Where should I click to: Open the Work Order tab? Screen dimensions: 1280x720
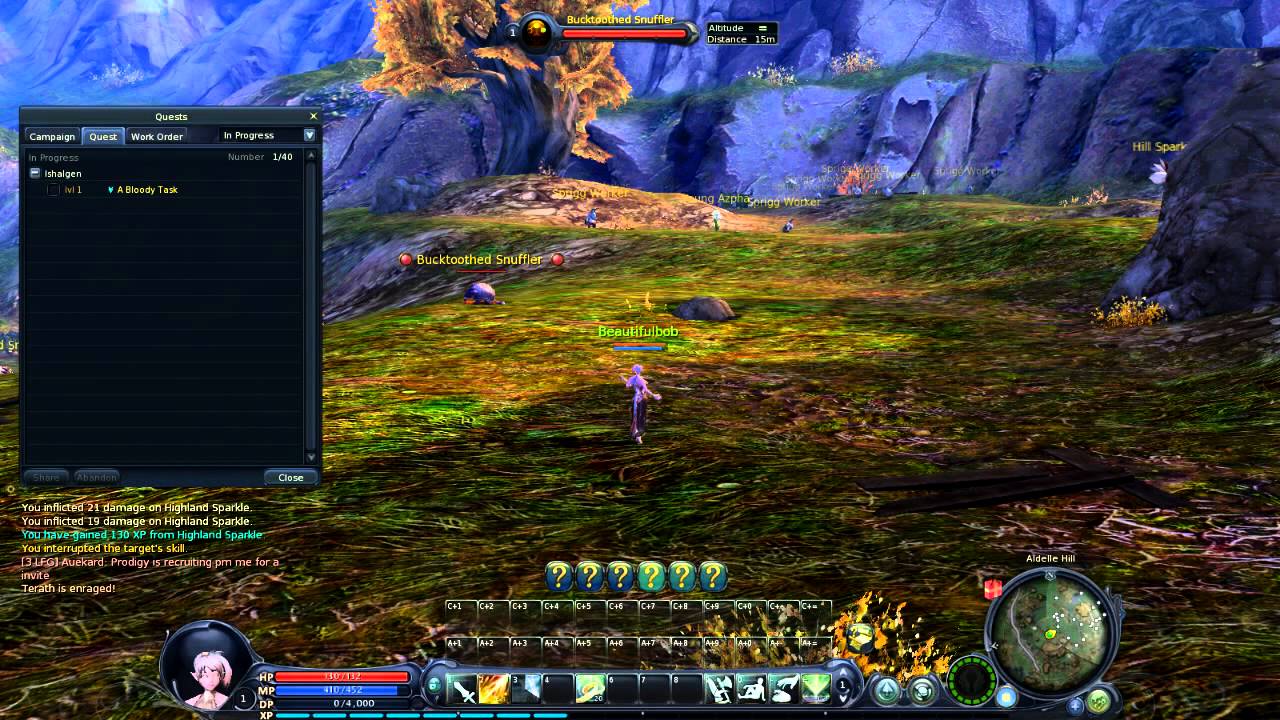pos(156,137)
